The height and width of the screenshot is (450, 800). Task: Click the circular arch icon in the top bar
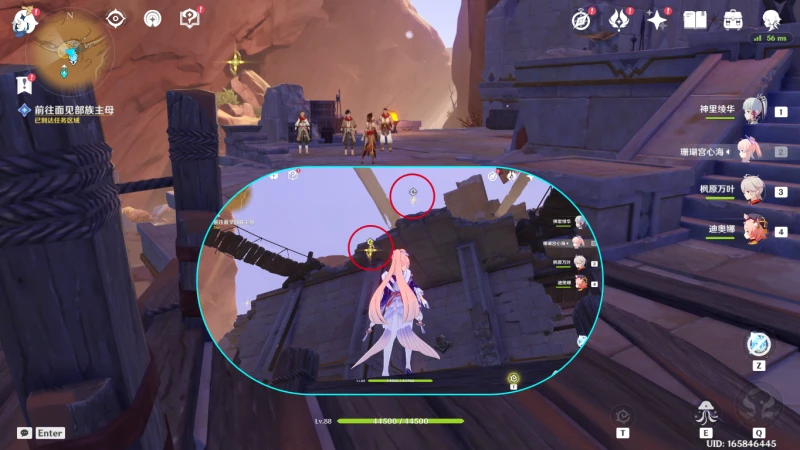[153, 18]
